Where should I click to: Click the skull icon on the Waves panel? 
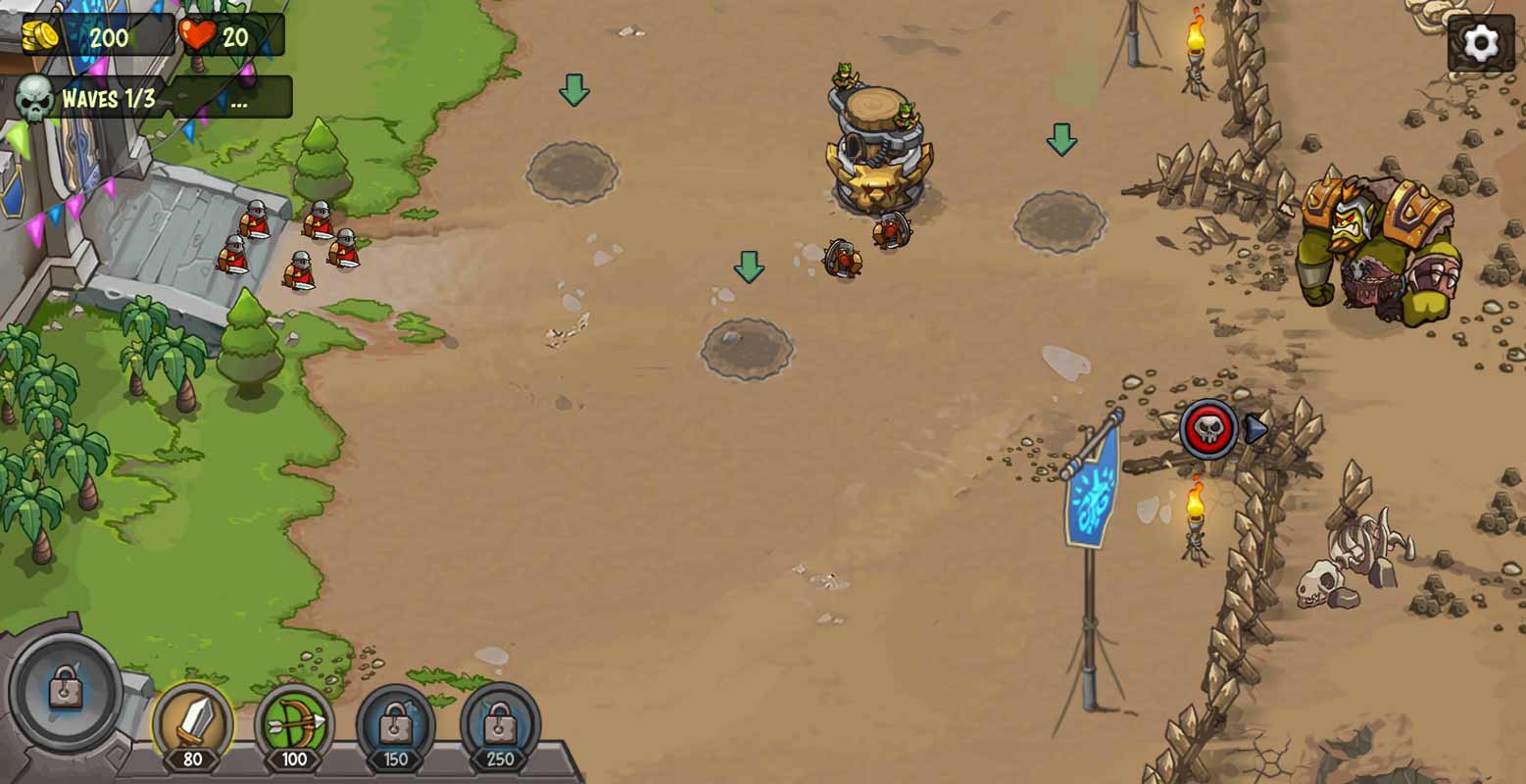pos(33,99)
